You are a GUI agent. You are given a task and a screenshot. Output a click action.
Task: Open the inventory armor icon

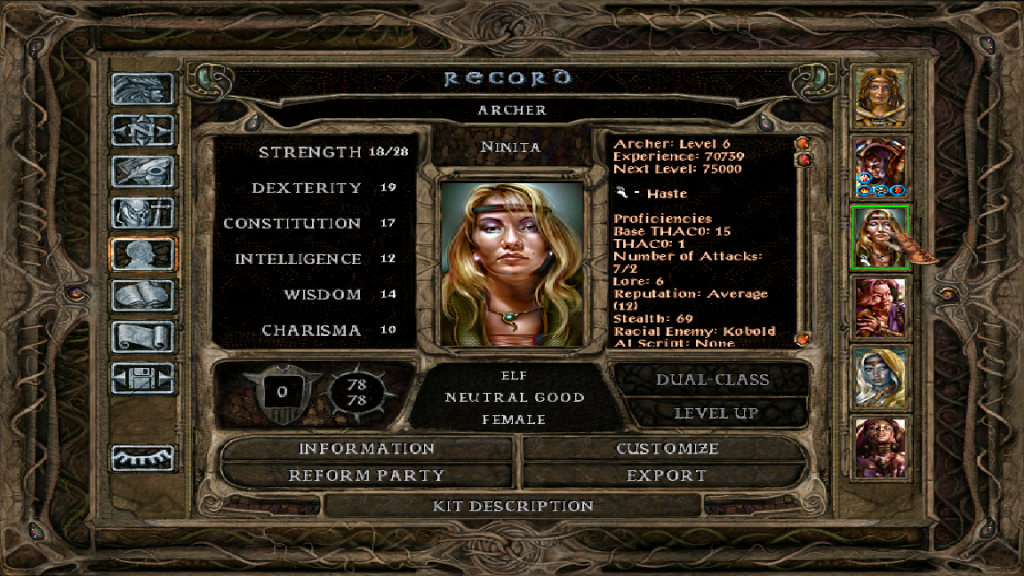pos(142,212)
